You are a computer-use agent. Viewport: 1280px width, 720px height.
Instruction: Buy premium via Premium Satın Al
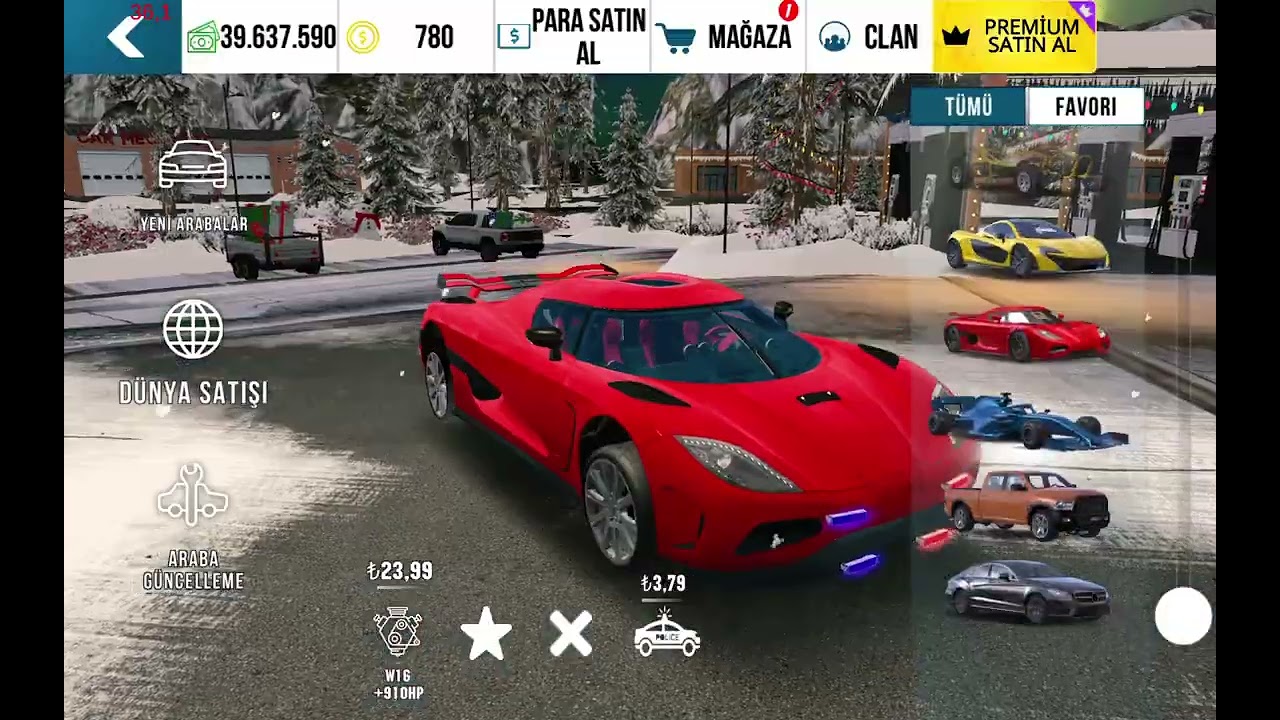click(1013, 37)
